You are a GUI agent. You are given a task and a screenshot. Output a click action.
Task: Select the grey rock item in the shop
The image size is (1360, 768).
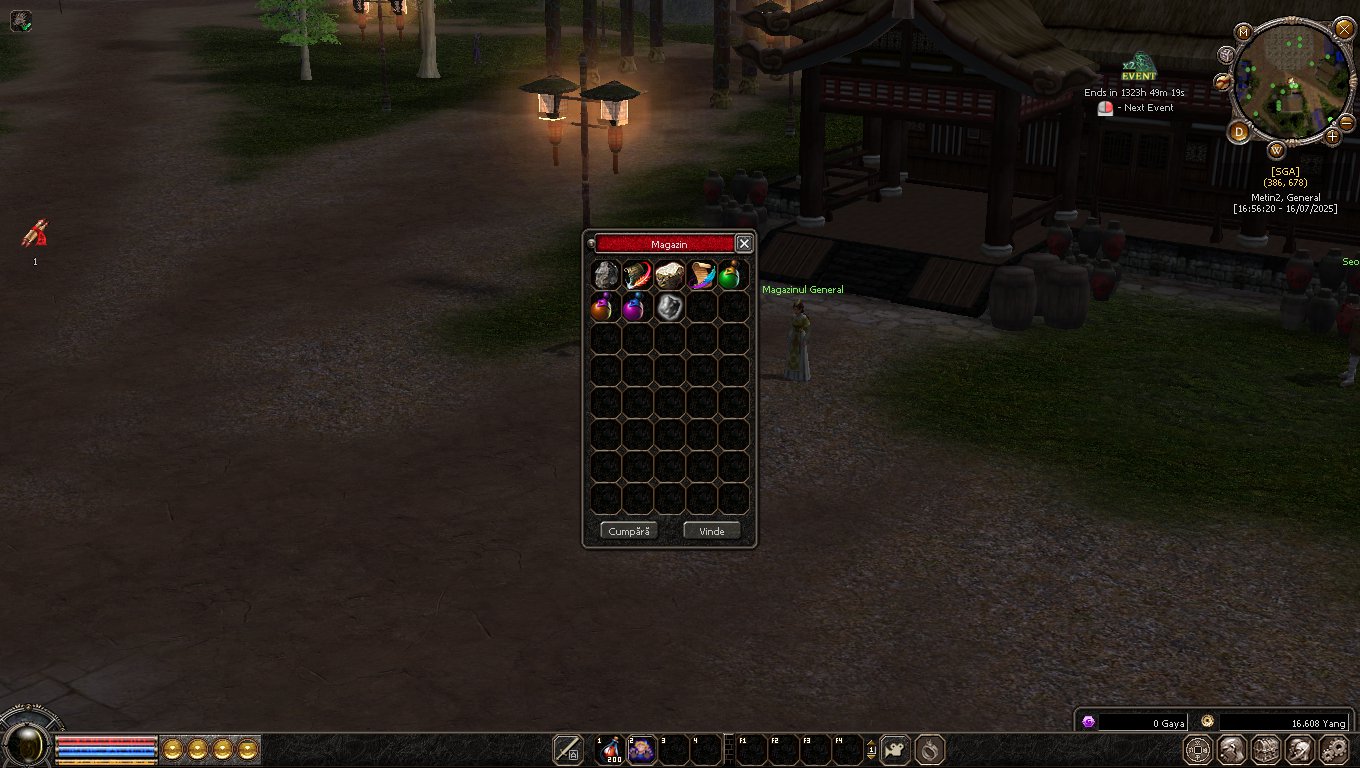(x=605, y=275)
